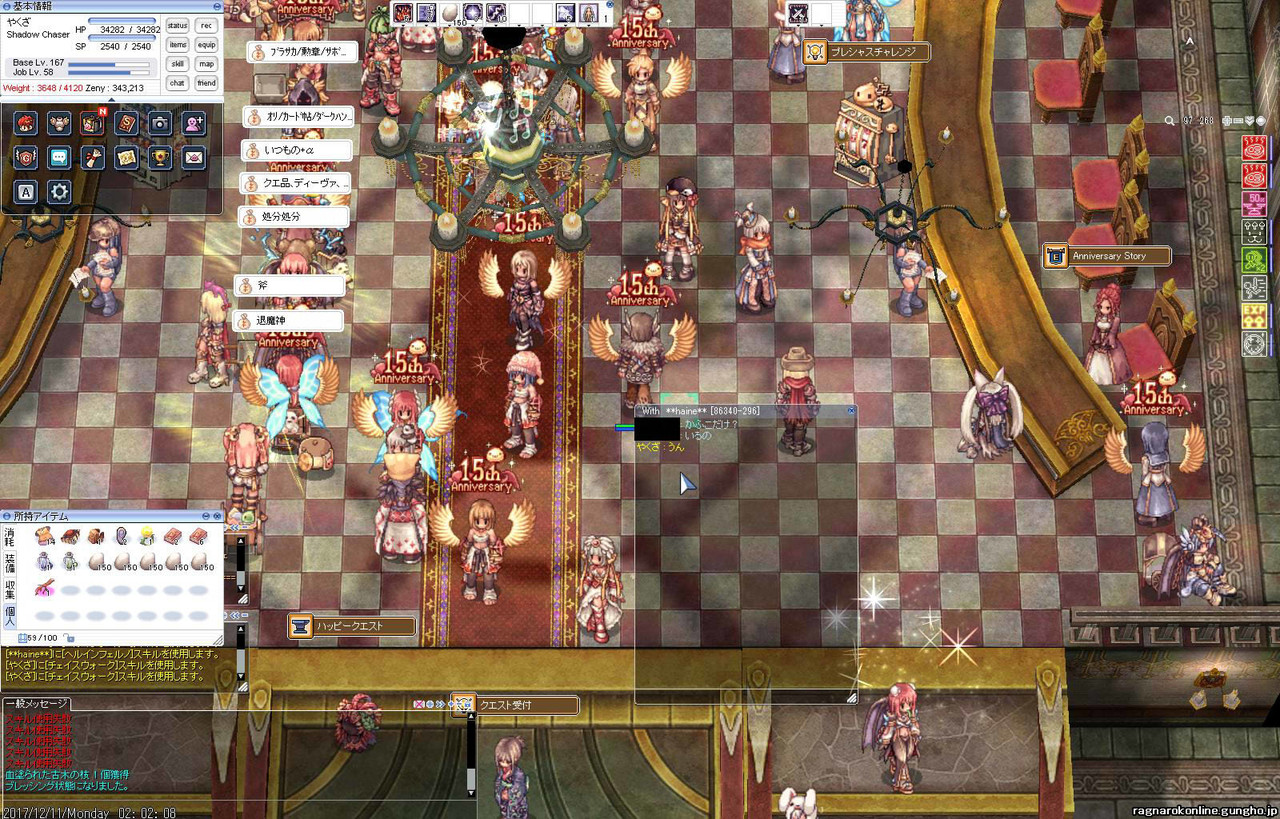1280x819 pixels.
Task: Open the camera screenshot icon
Action: (160, 123)
